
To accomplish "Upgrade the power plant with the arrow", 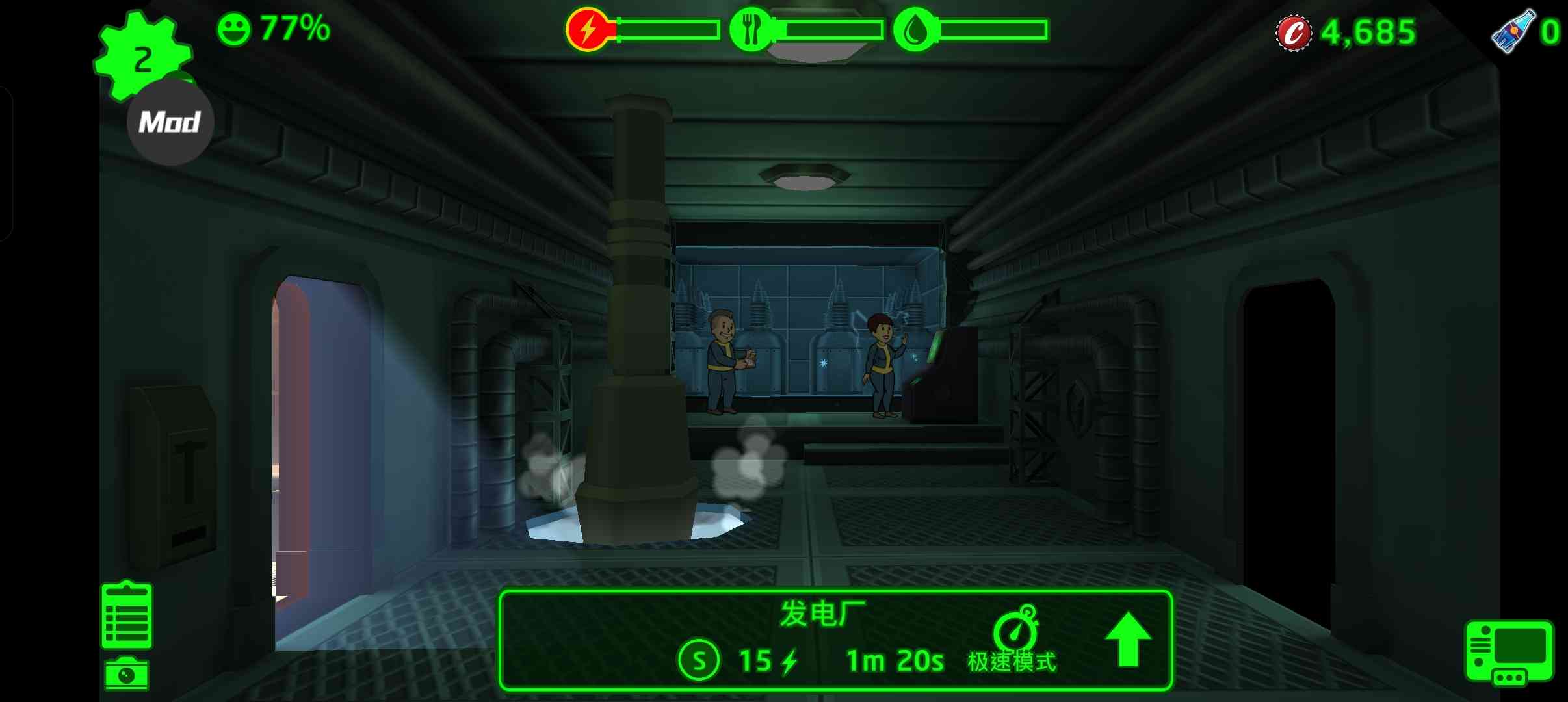I will (x=1128, y=640).
